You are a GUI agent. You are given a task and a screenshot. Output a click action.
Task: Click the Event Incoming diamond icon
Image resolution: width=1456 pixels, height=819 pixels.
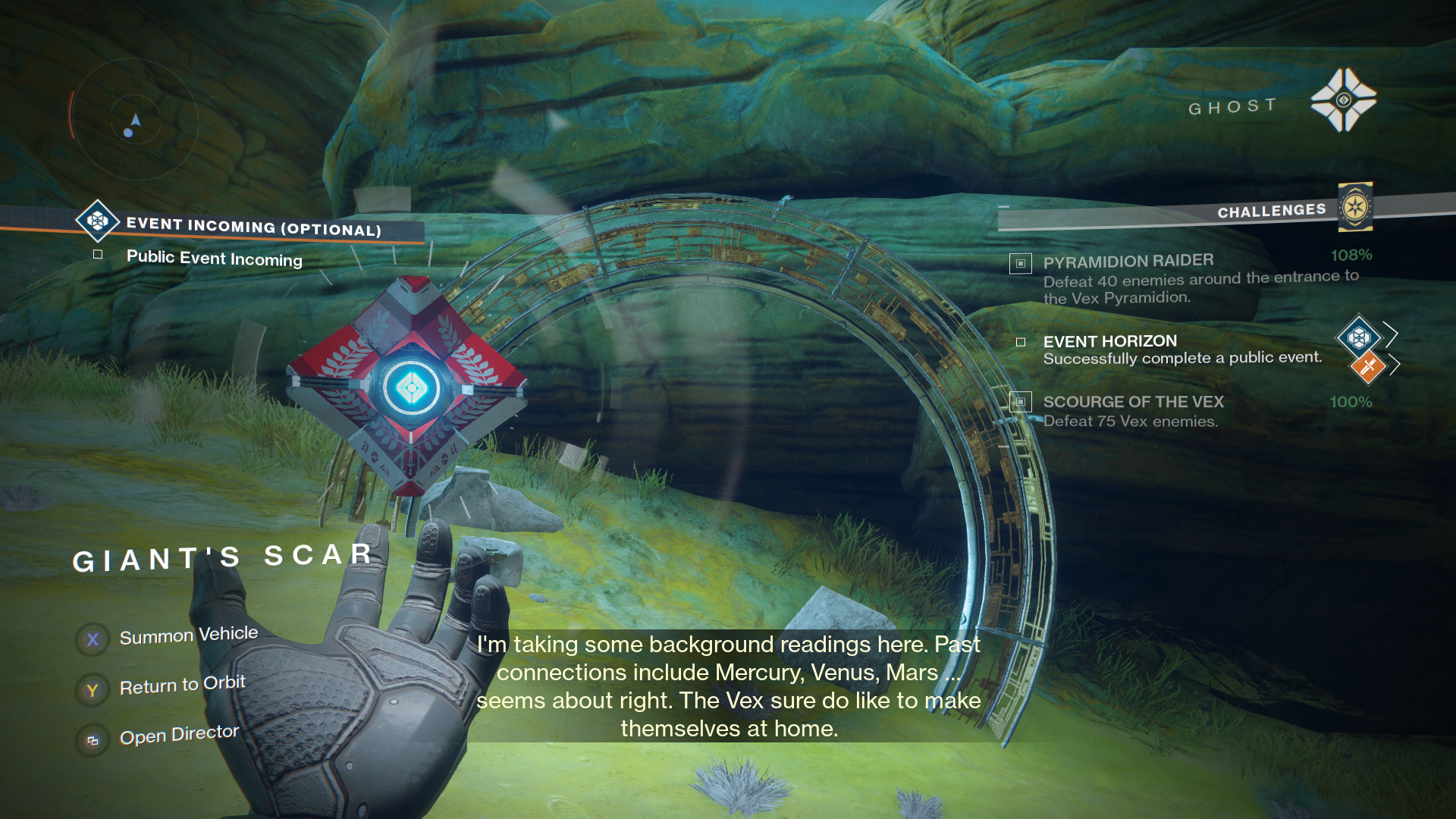(x=97, y=221)
